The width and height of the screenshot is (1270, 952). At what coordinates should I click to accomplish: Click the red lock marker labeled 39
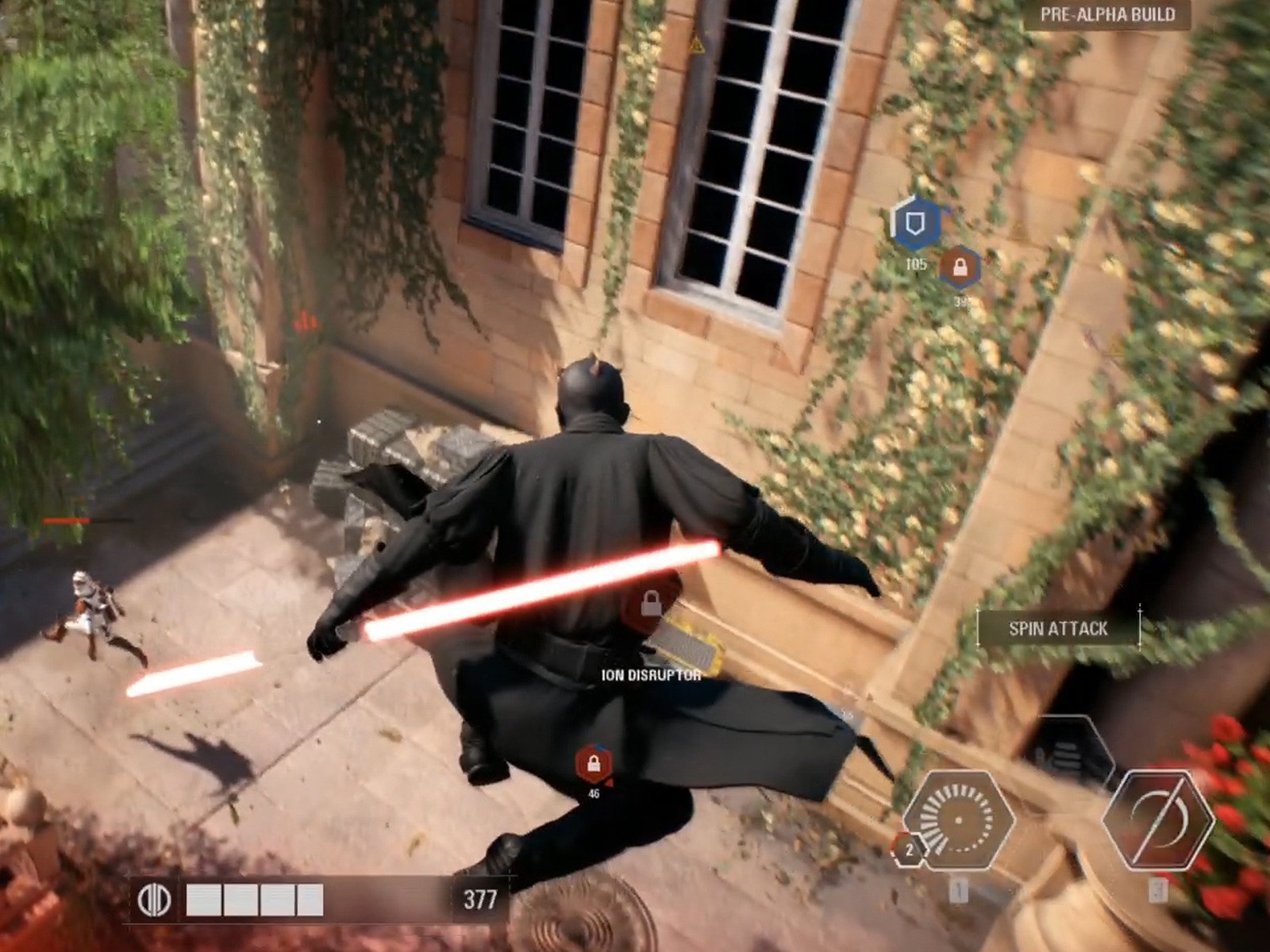(x=960, y=268)
